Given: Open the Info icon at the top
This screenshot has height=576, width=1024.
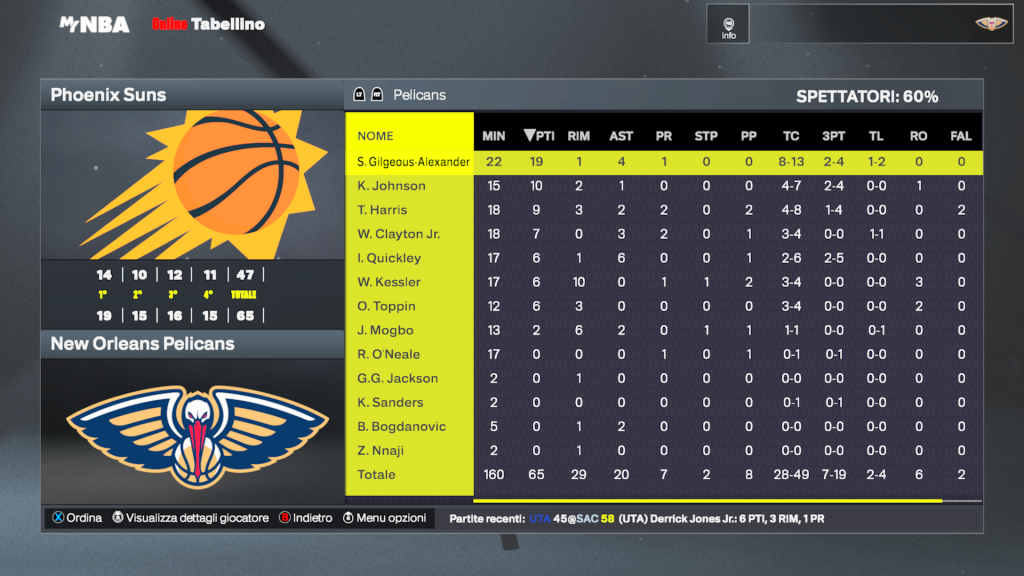Looking at the screenshot, I should coord(728,26).
